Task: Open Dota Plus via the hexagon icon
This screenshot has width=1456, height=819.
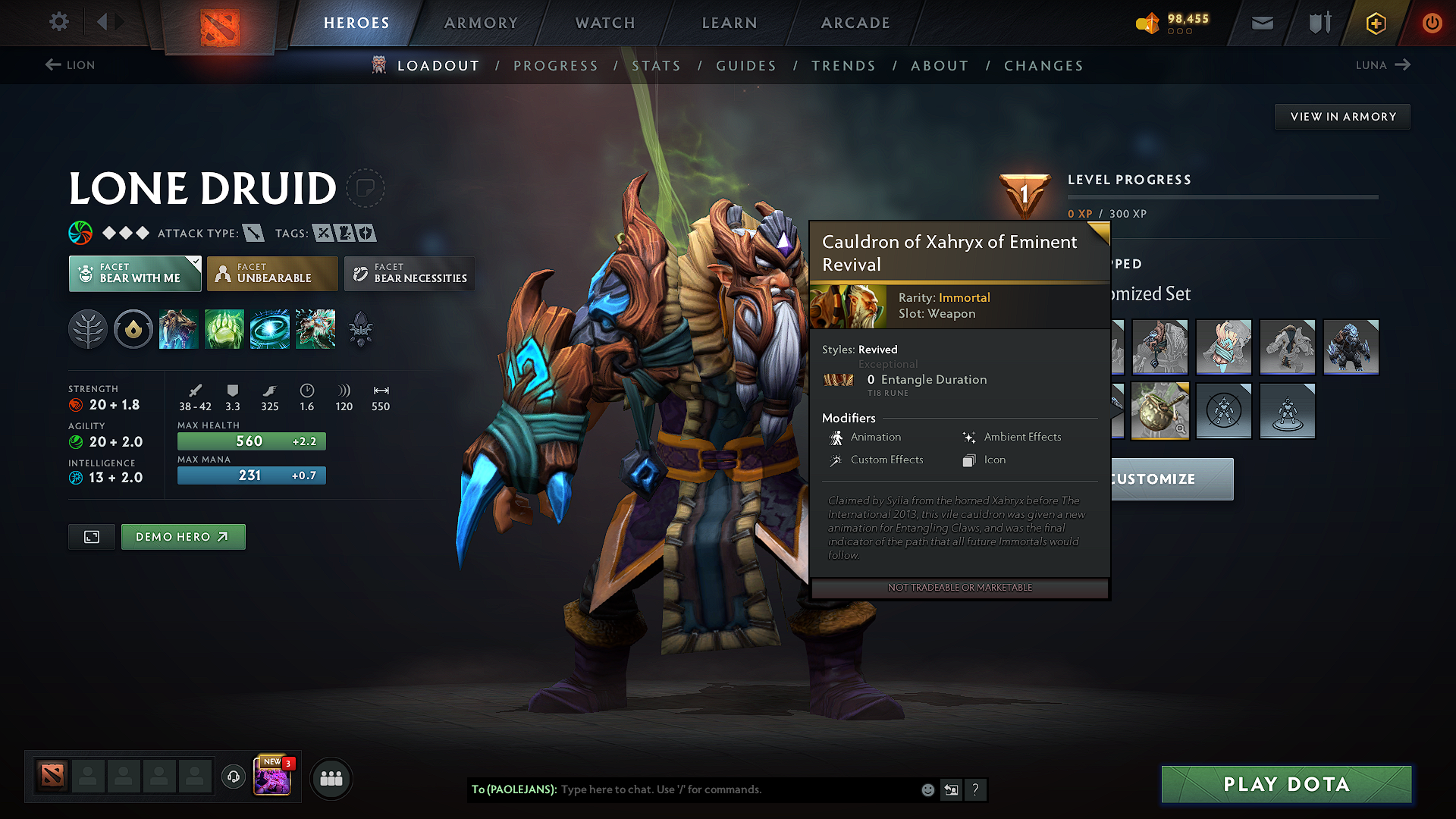Action: tap(1375, 23)
